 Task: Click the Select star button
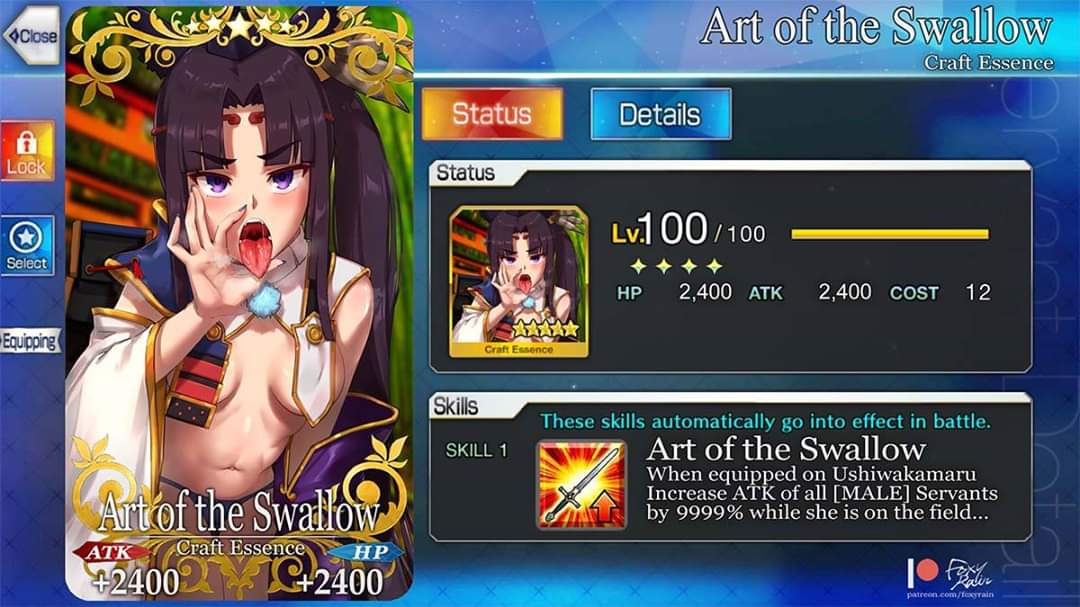26,246
